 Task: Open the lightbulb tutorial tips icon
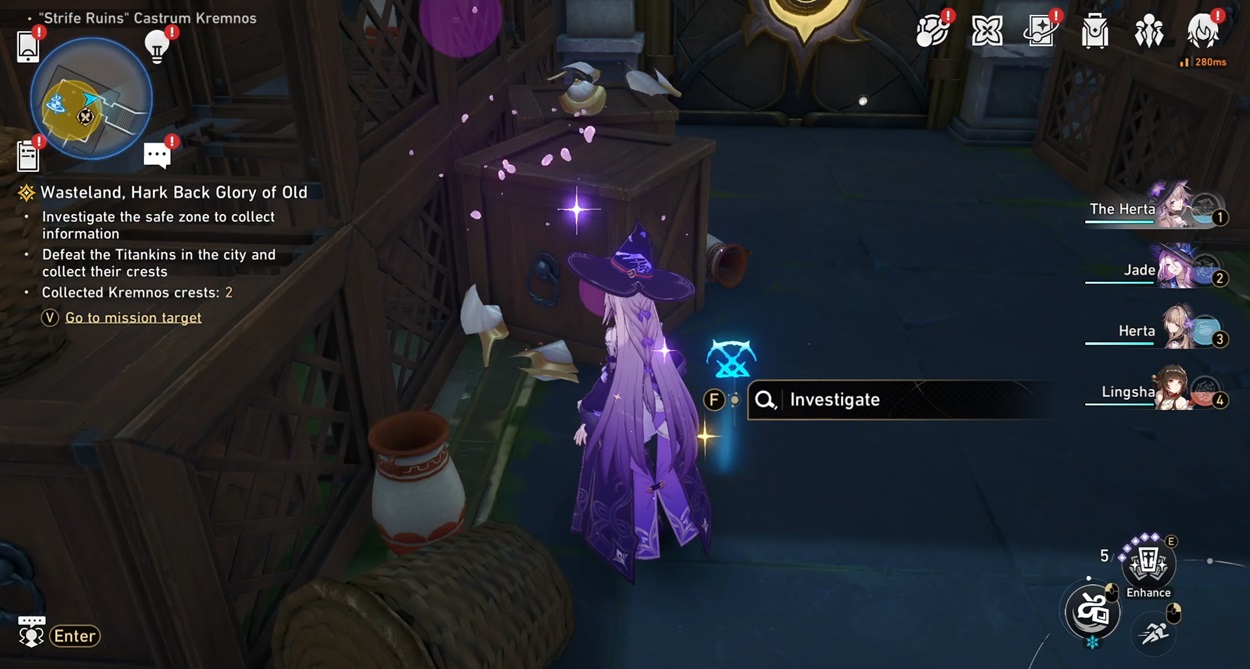coord(157,46)
